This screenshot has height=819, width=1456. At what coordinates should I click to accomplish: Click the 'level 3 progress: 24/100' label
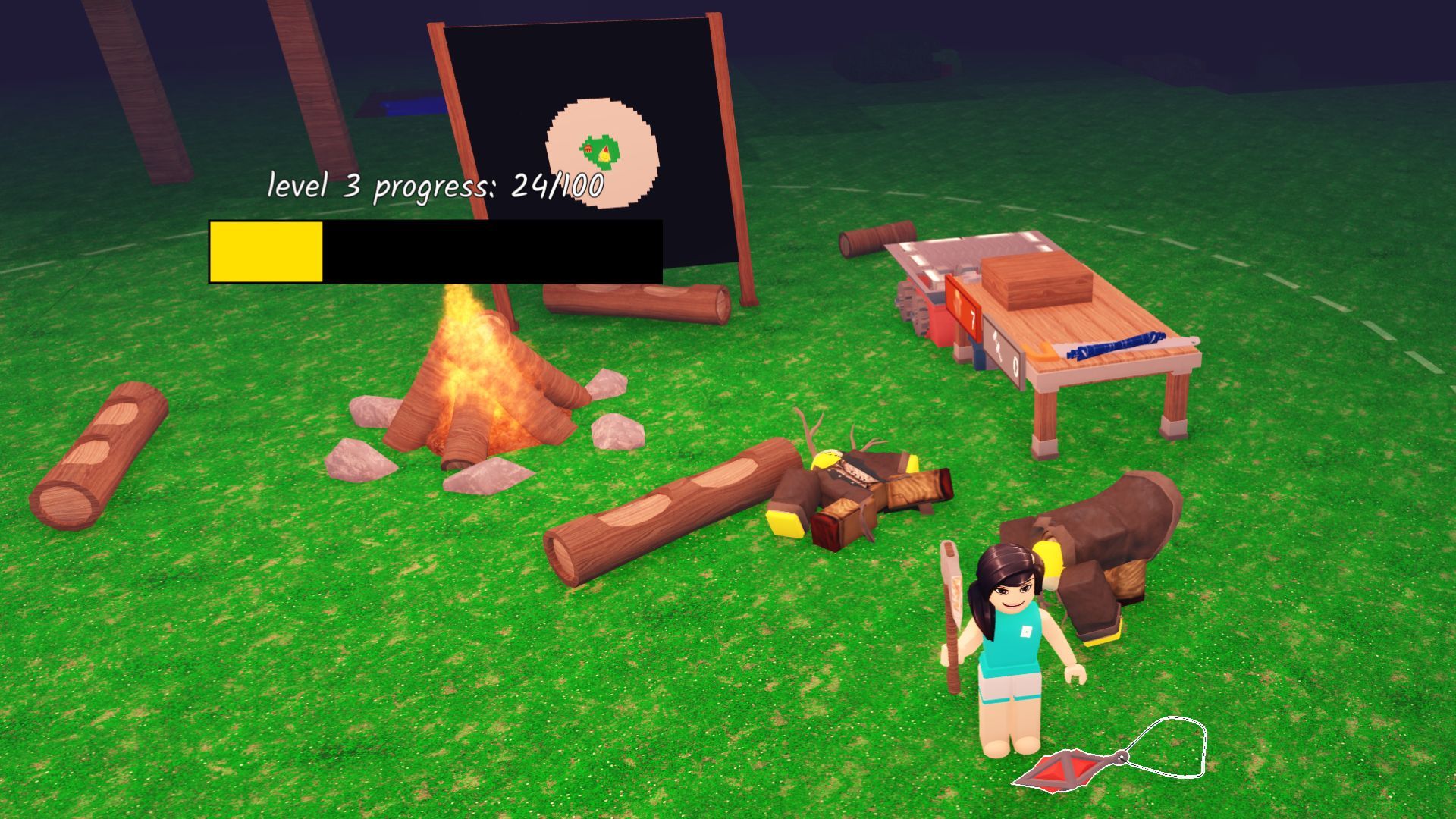pyautogui.click(x=436, y=184)
